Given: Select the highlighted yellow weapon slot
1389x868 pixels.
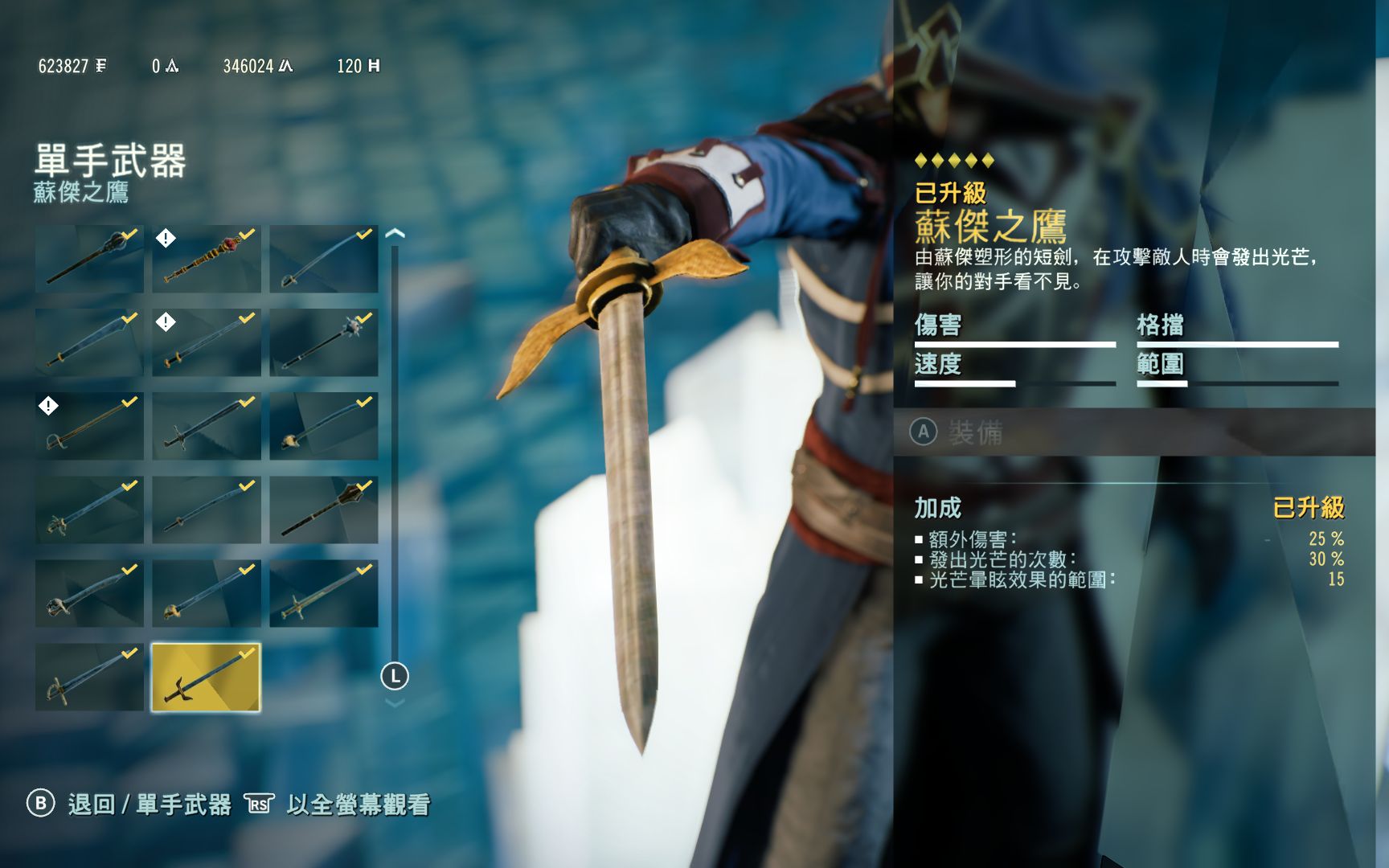Looking at the screenshot, I should [x=206, y=678].
